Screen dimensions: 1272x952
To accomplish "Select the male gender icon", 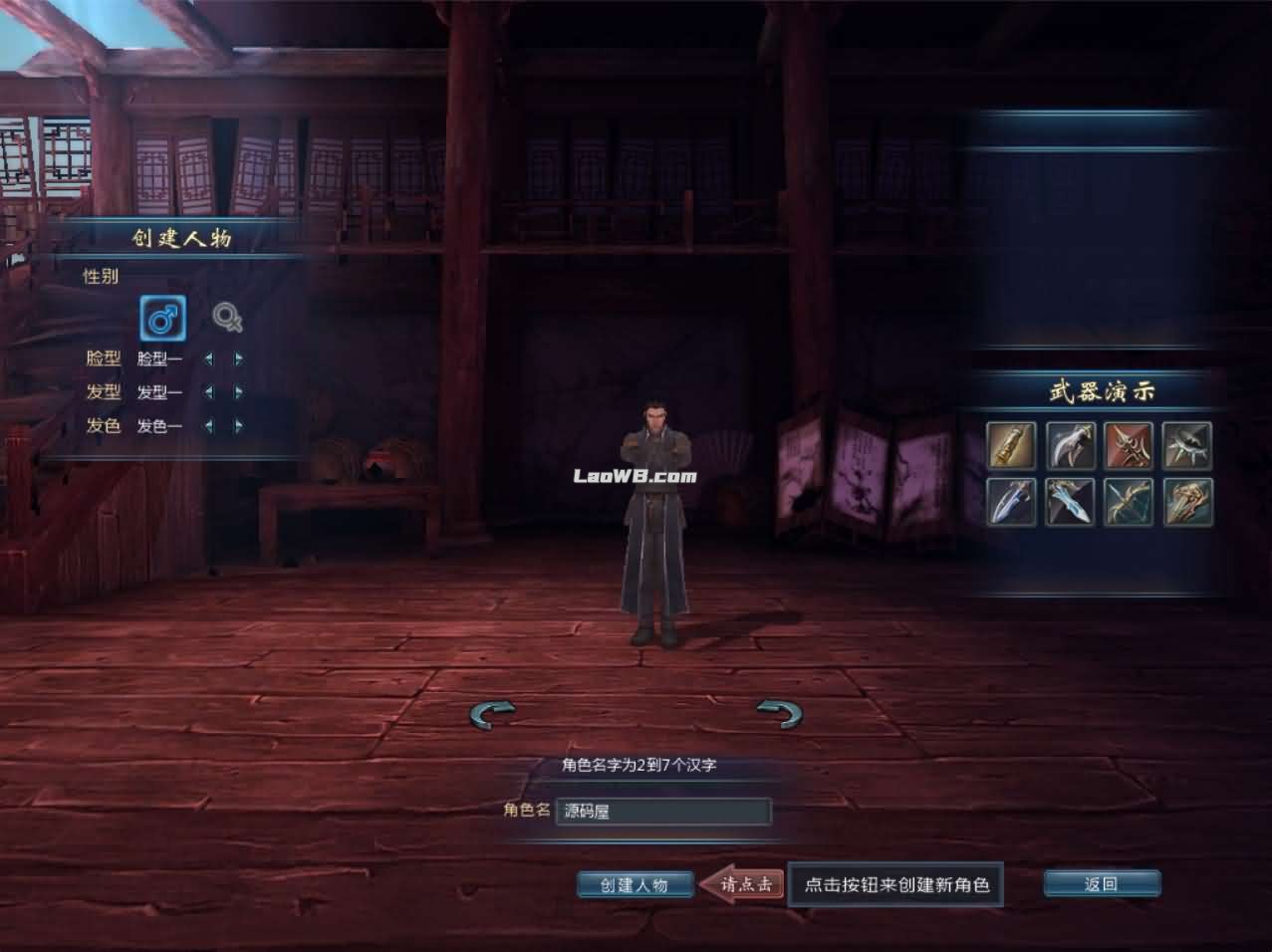I will pyautogui.click(x=162, y=319).
